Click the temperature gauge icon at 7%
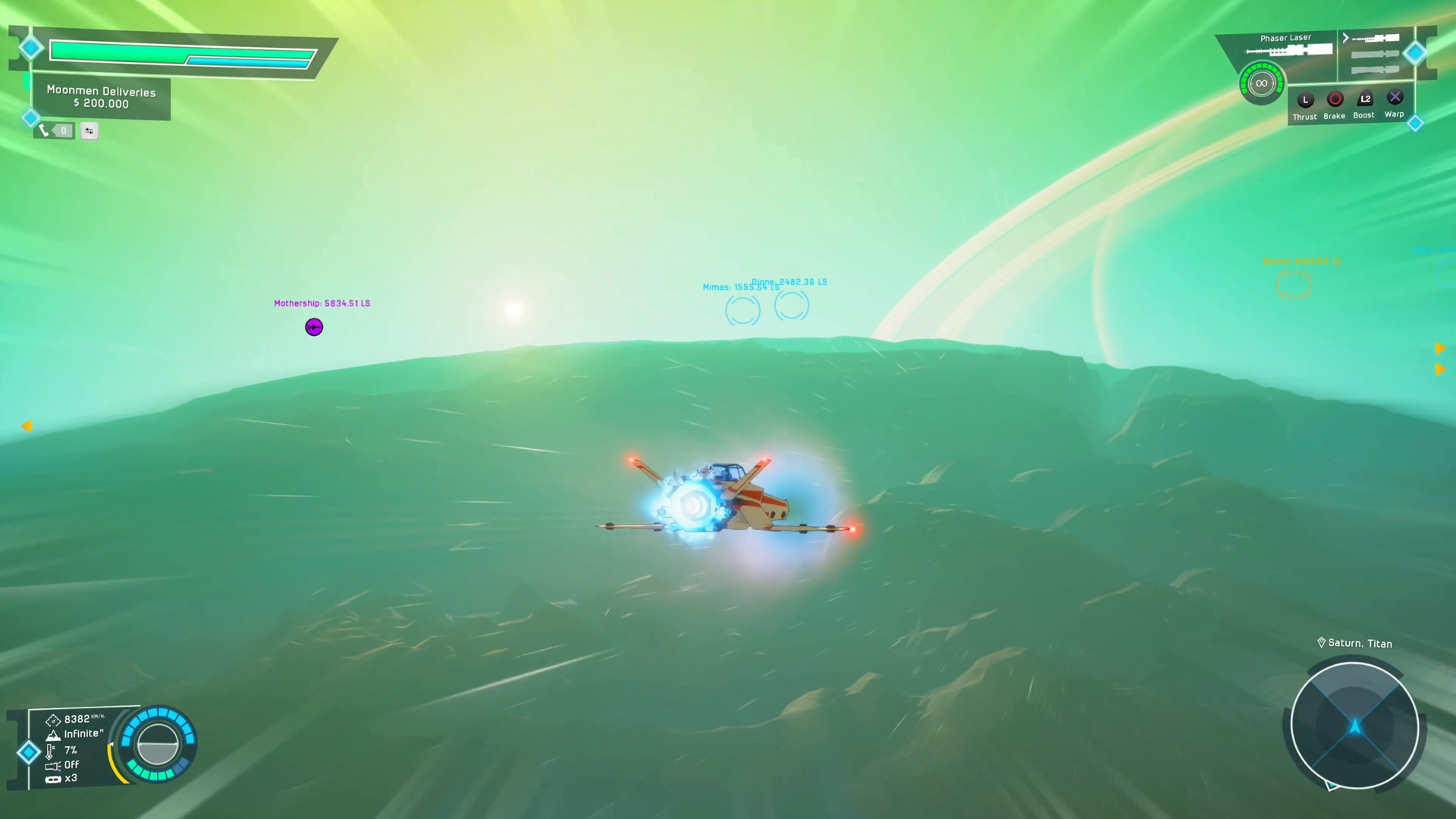The height and width of the screenshot is (819, 1456). click(49, 751)
